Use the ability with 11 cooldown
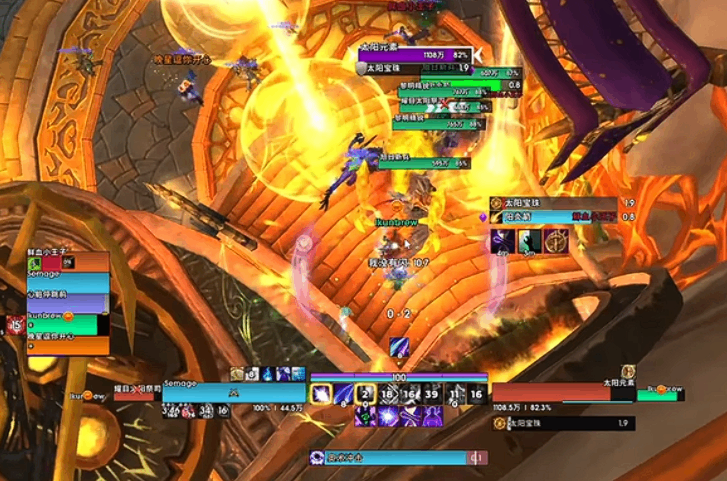 [454, 393]
